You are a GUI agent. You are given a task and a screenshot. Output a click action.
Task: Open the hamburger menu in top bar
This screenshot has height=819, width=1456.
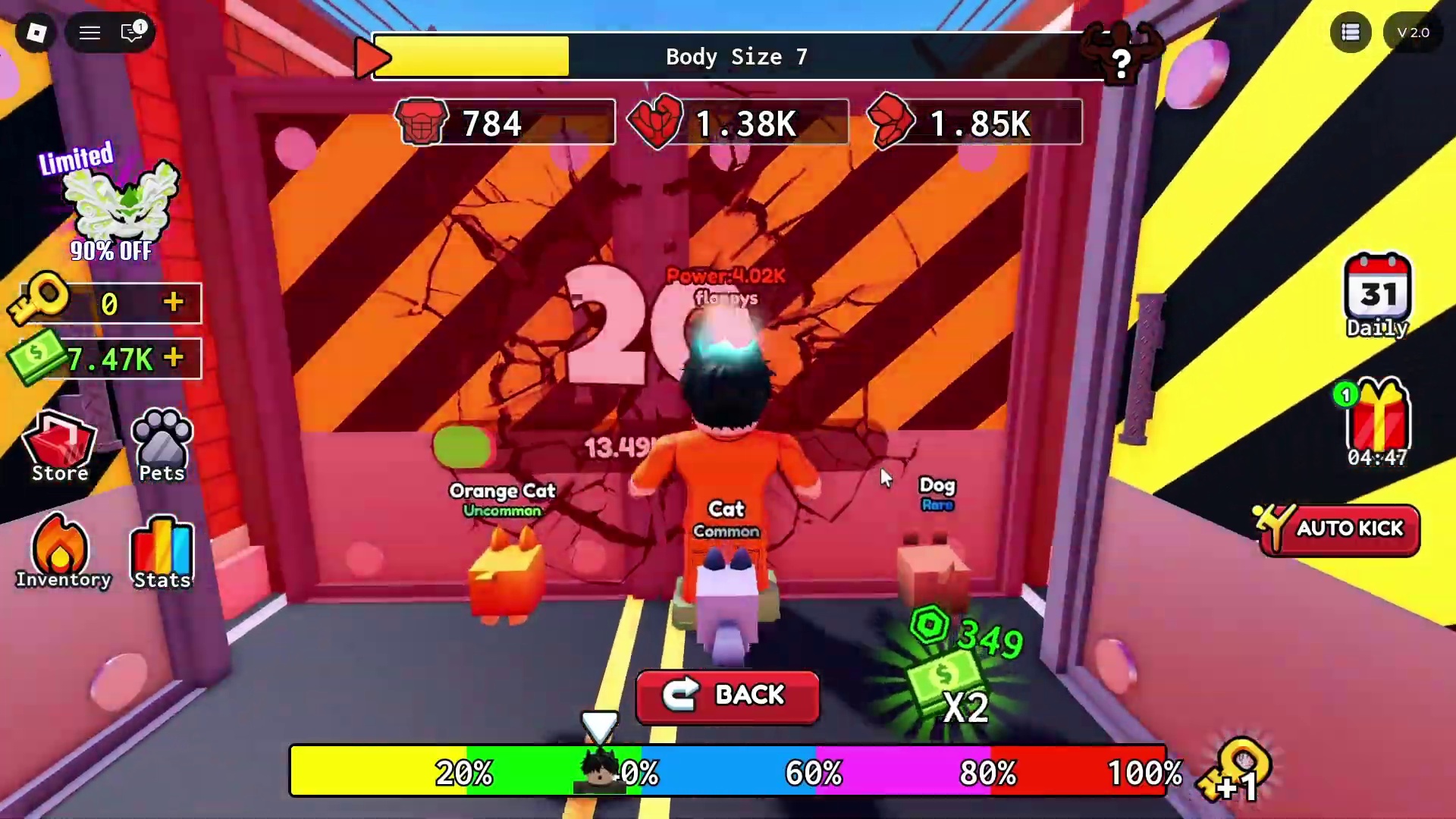click(x=90, y=33)
